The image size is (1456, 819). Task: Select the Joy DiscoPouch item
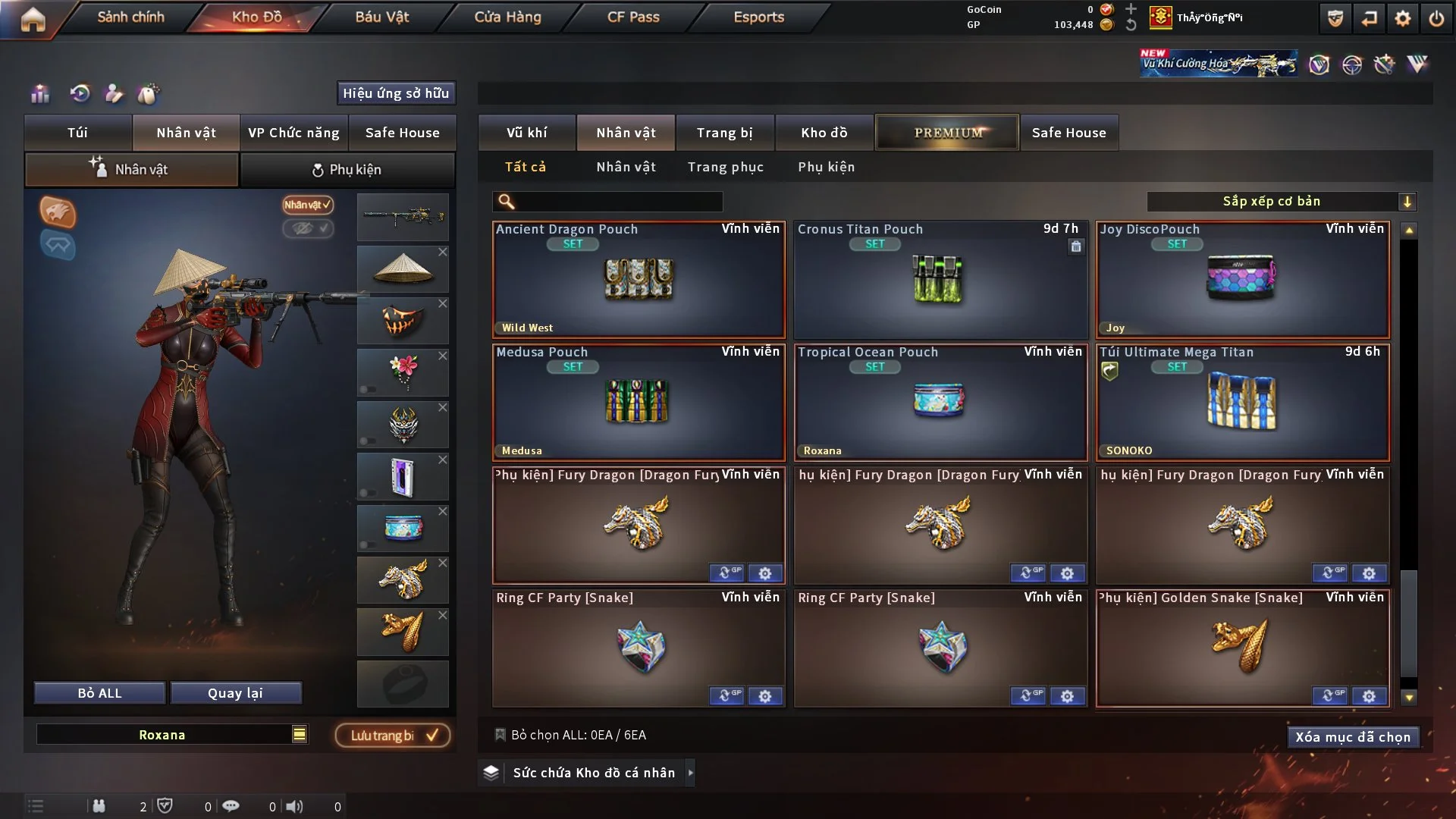[x=1242, y=281]
